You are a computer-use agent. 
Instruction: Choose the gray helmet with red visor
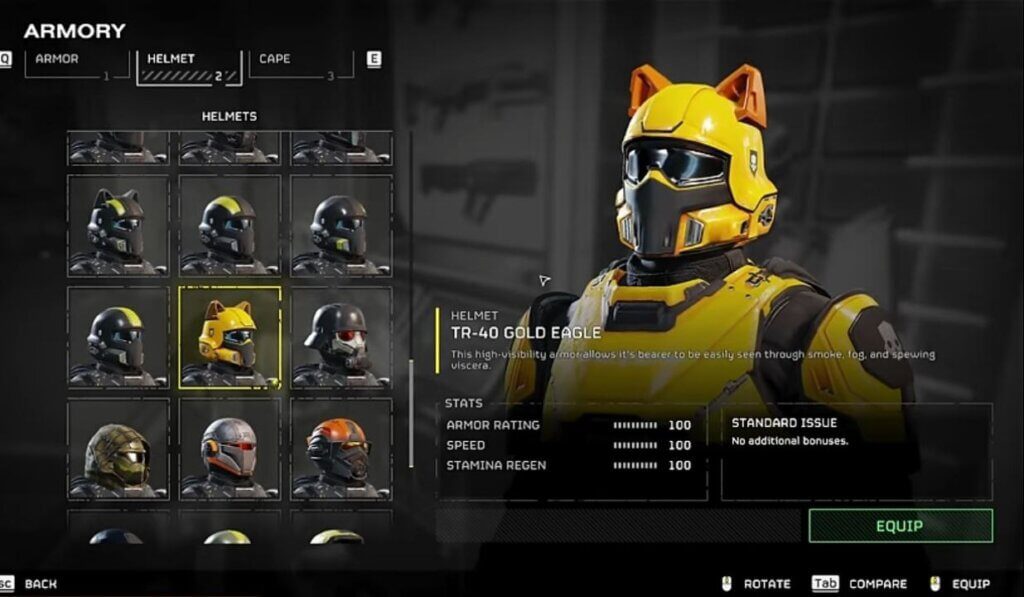click(229, 448)
